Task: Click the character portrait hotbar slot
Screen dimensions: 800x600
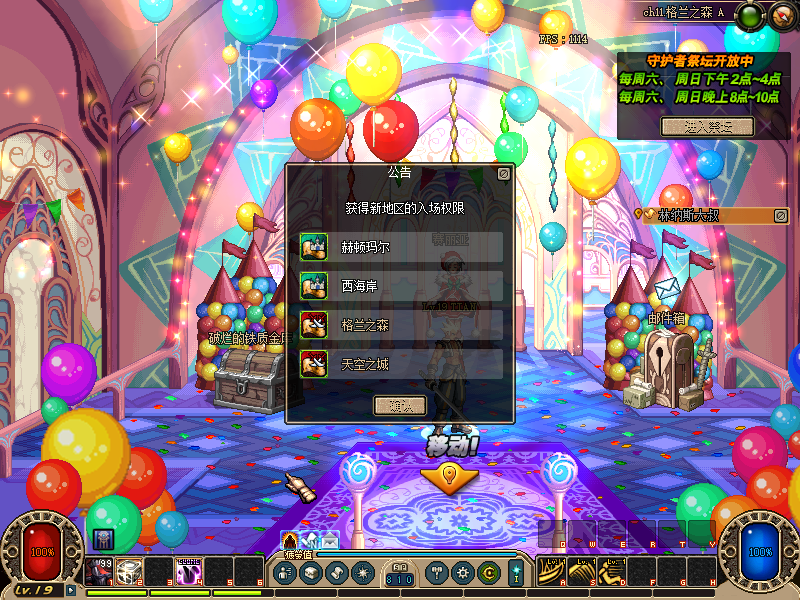Action: pos(100,571)
